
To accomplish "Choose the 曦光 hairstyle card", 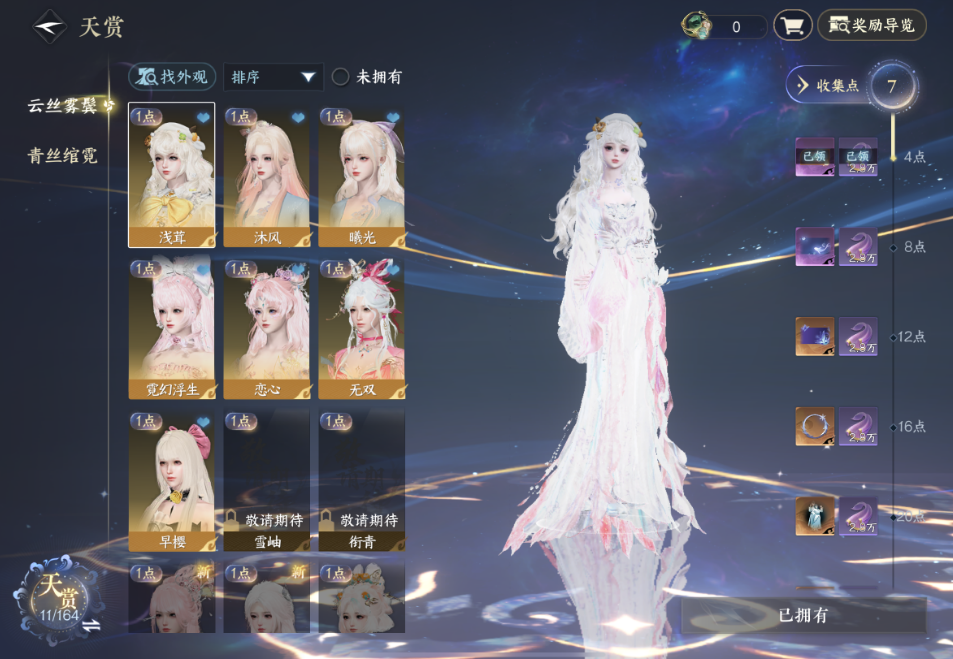I will (x=361, y=176).
